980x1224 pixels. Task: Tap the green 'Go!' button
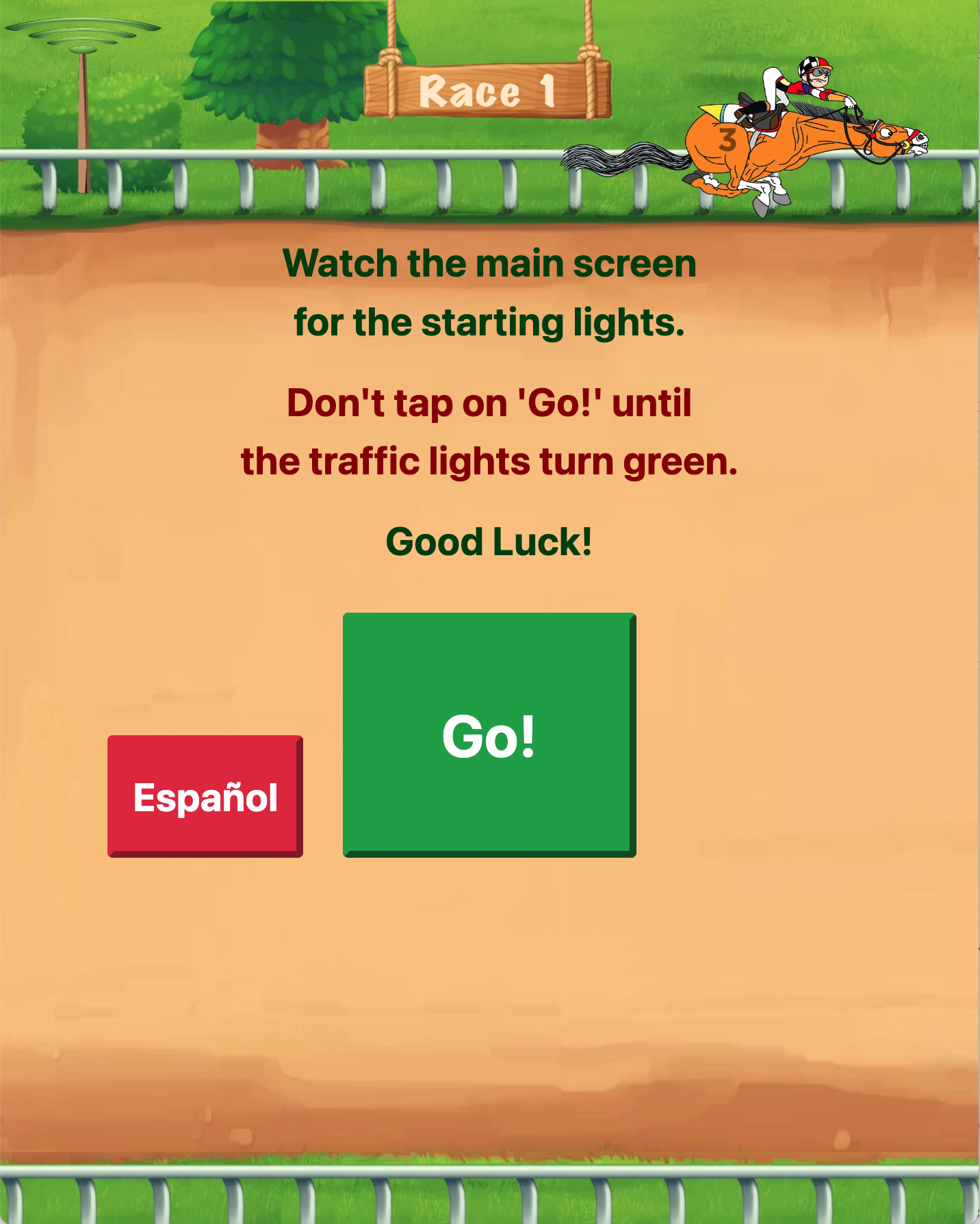coord(488,735)
